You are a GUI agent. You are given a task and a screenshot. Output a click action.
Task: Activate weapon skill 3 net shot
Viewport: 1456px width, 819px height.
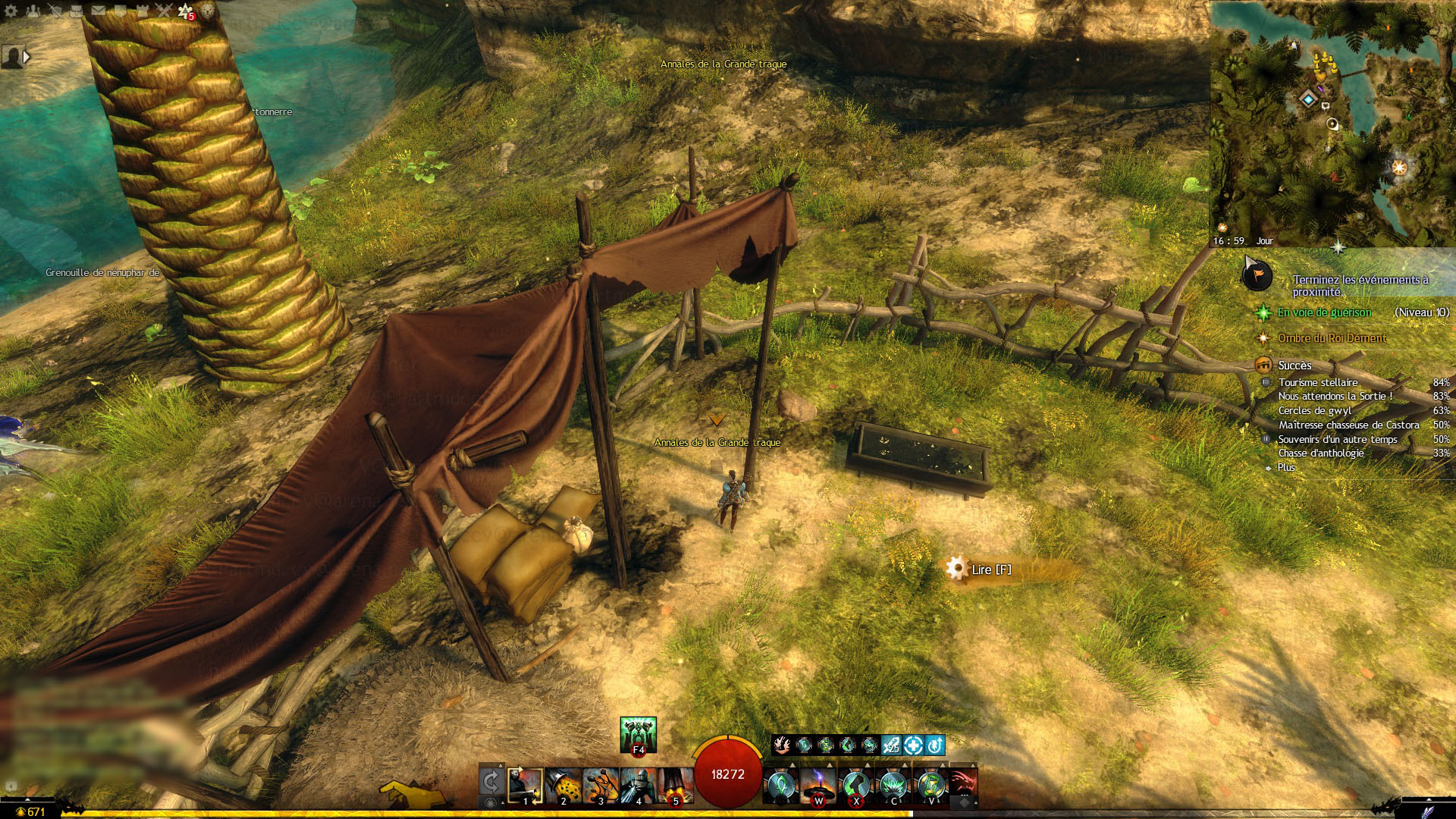[600, 786]
